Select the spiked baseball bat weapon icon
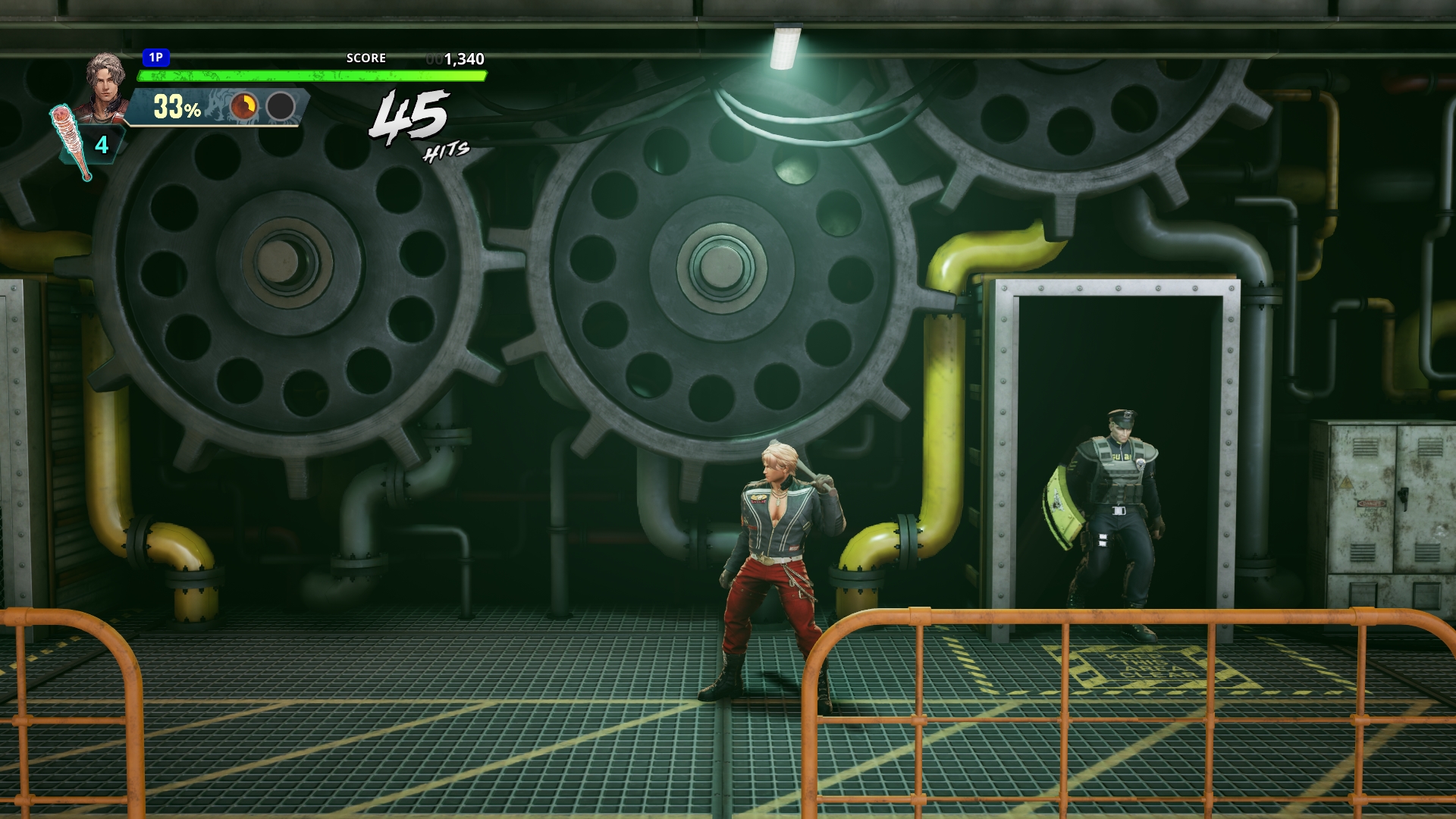 (71, 142)
